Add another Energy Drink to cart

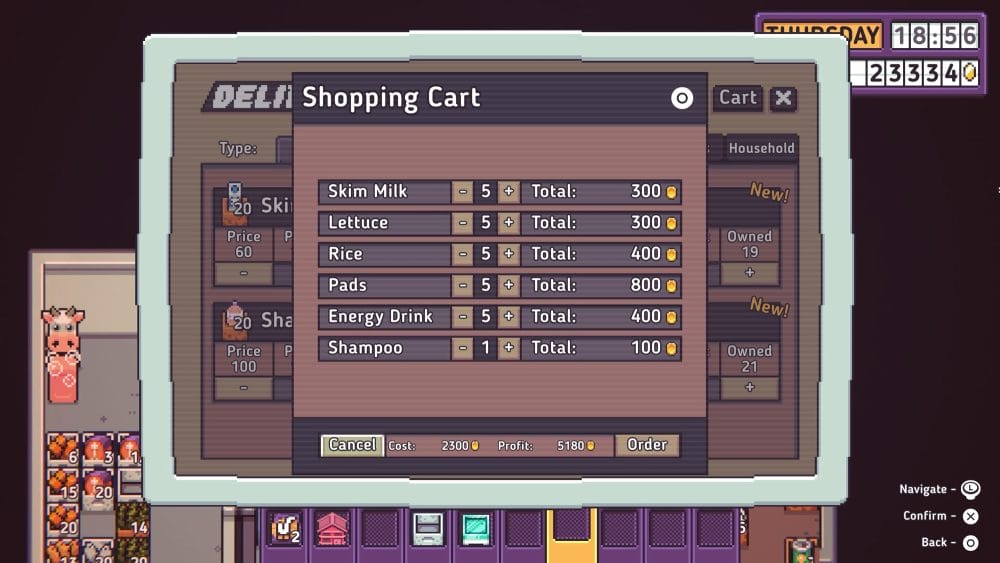[509, 317]
